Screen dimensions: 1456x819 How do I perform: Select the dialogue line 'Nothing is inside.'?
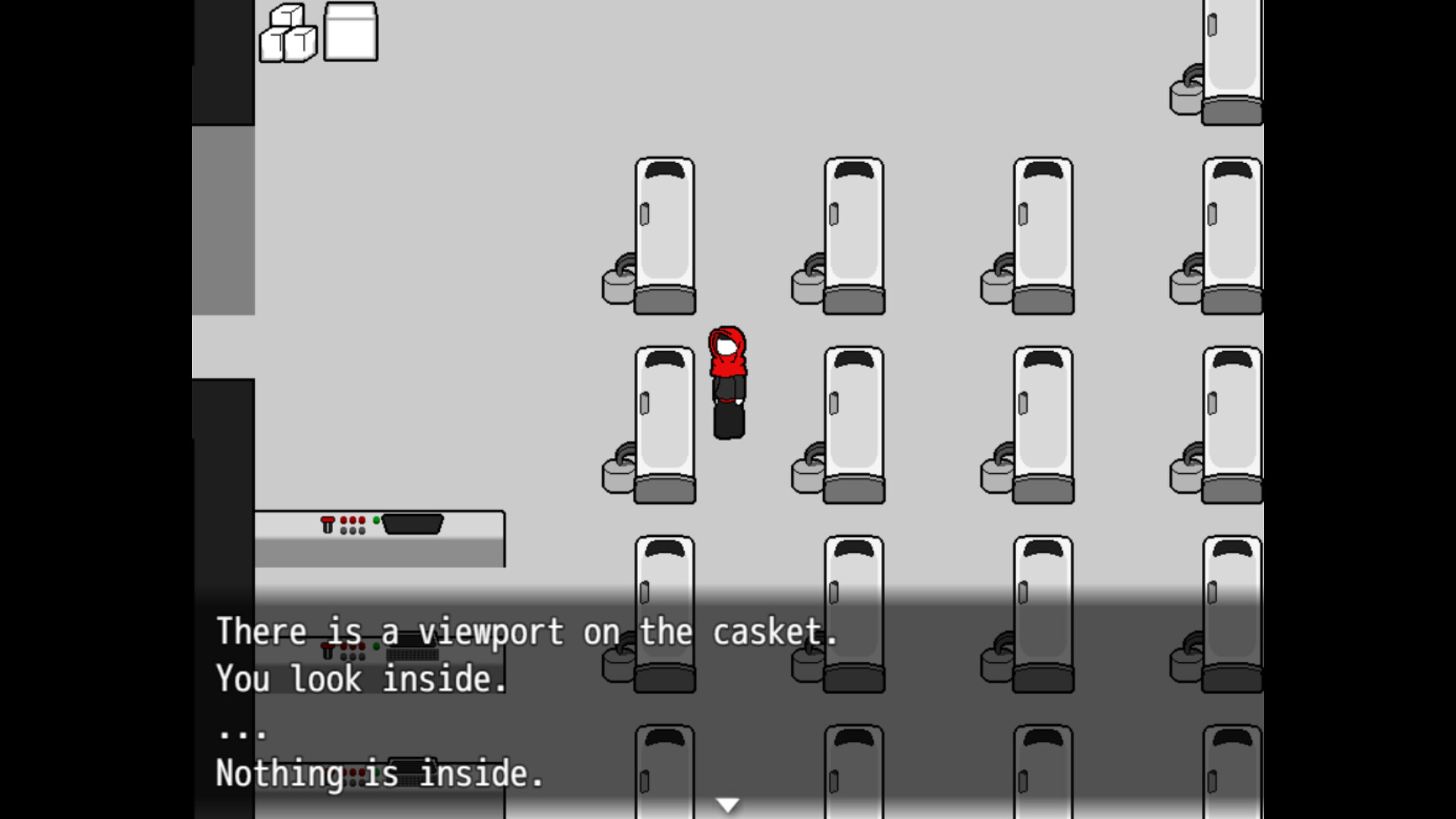pos(378,774)
